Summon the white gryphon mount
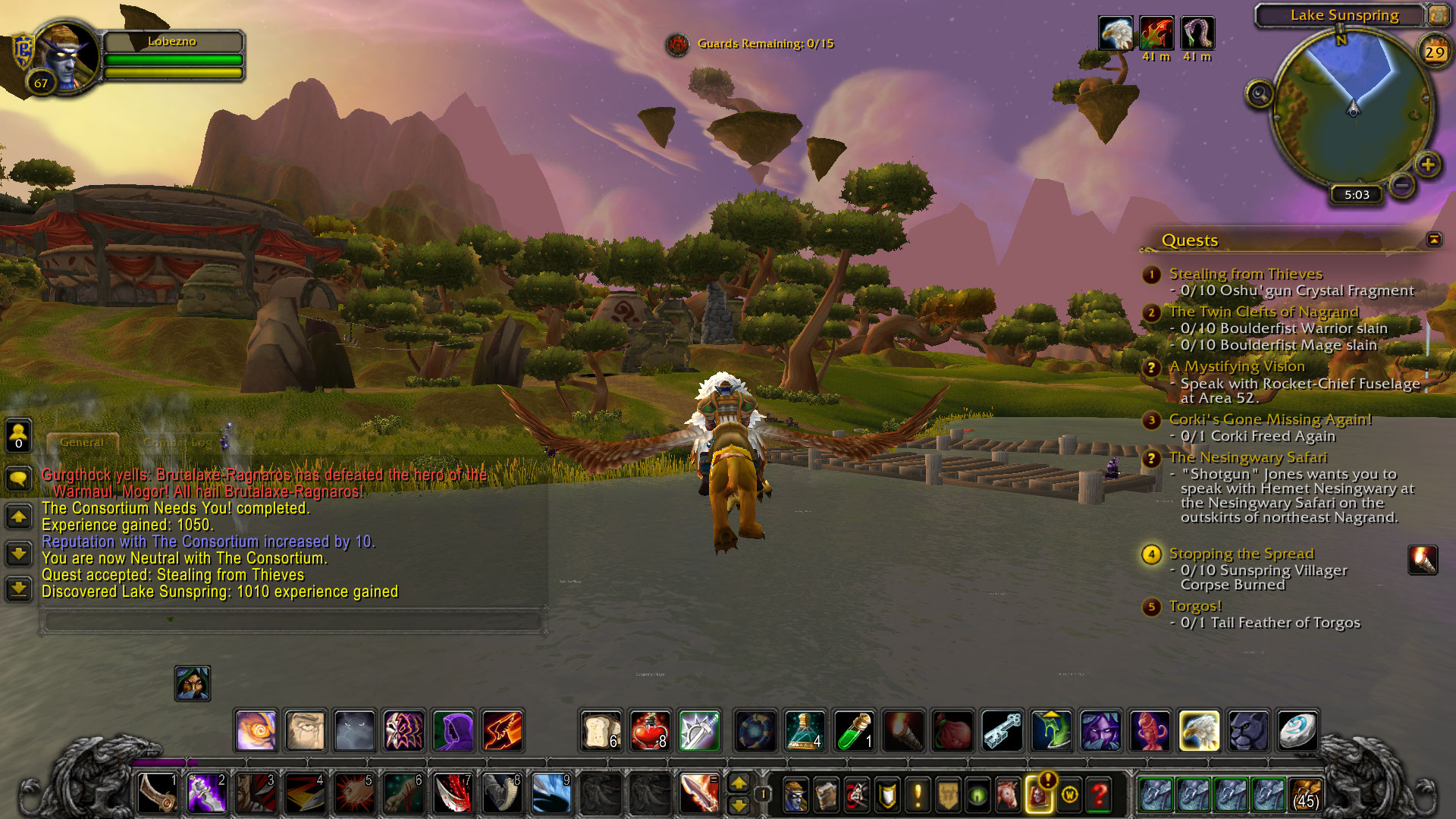The image size is (1456, 819). point(1199,731)
